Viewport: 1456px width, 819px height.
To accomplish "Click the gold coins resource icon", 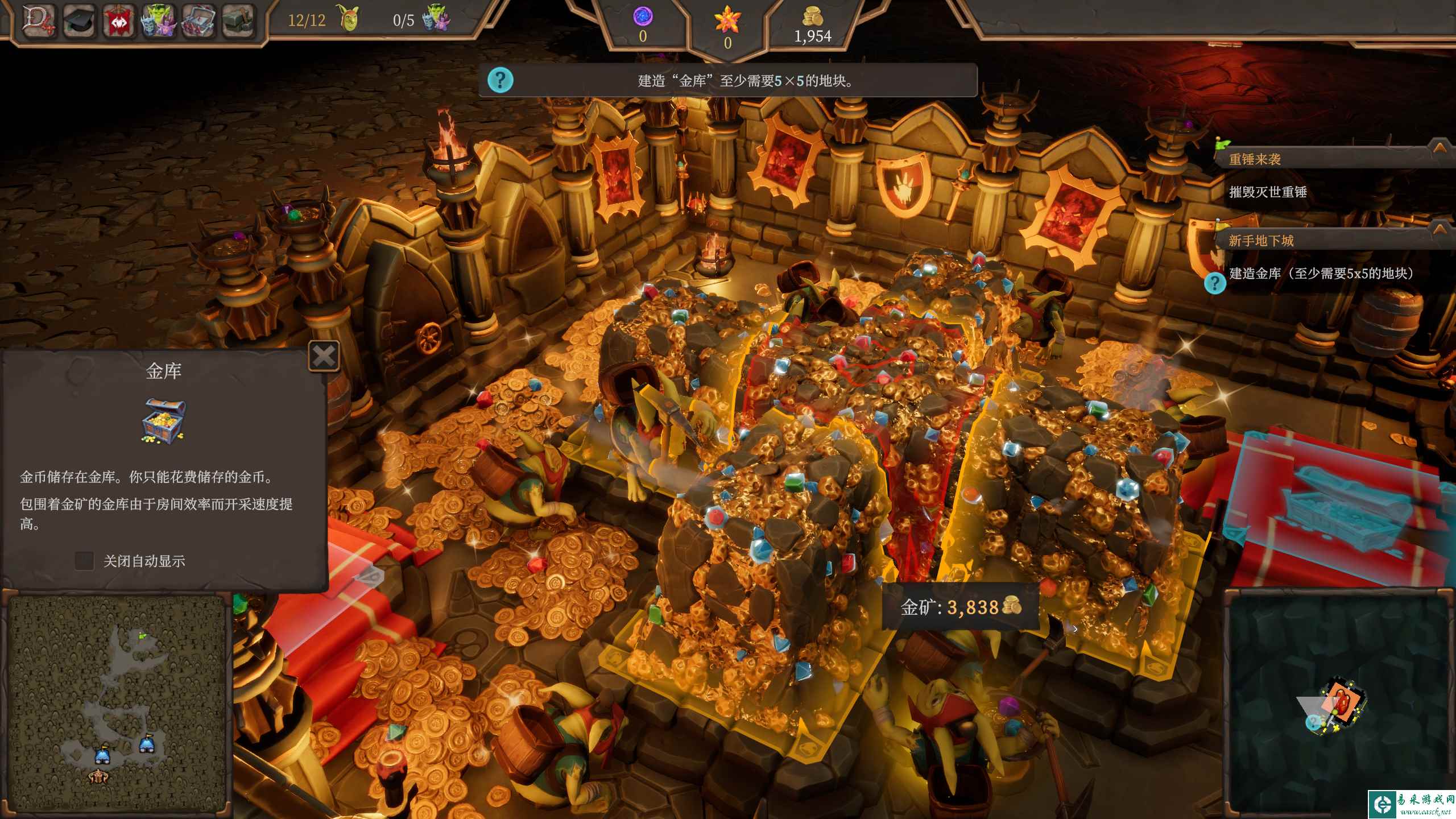I will 813,17.
